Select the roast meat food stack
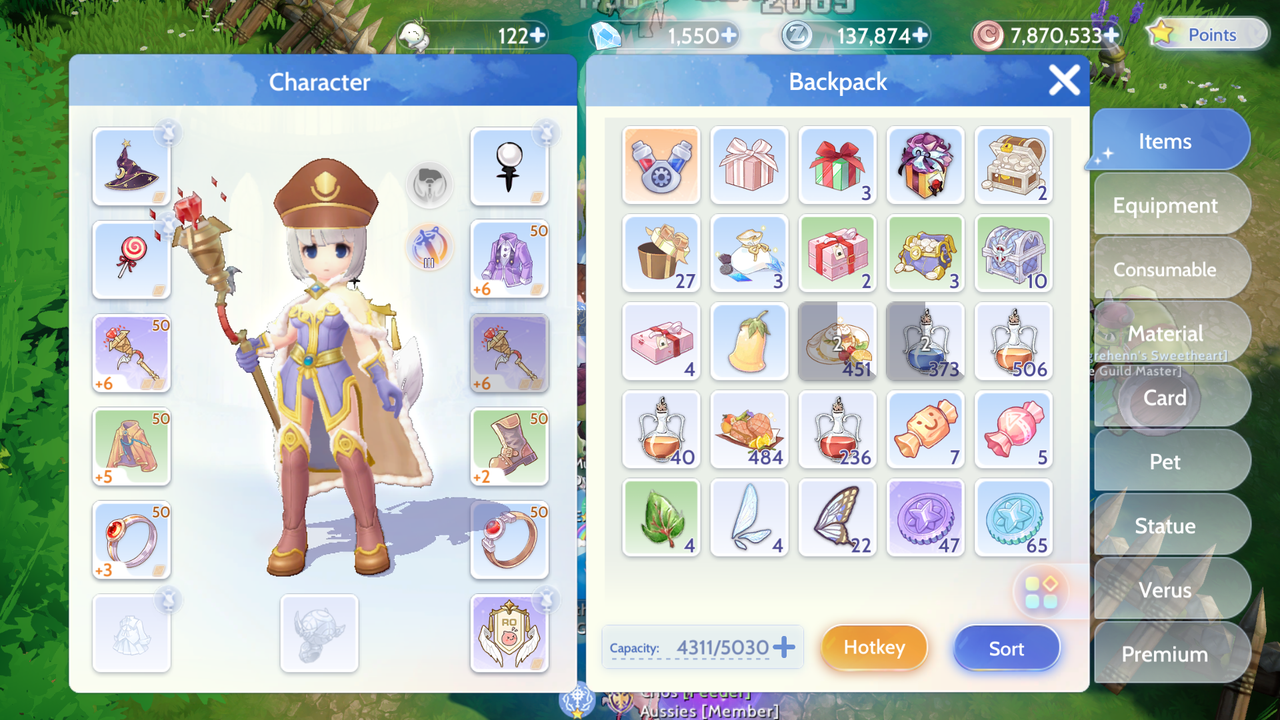Screen dimensions: 1280x720 click(749, 429)
